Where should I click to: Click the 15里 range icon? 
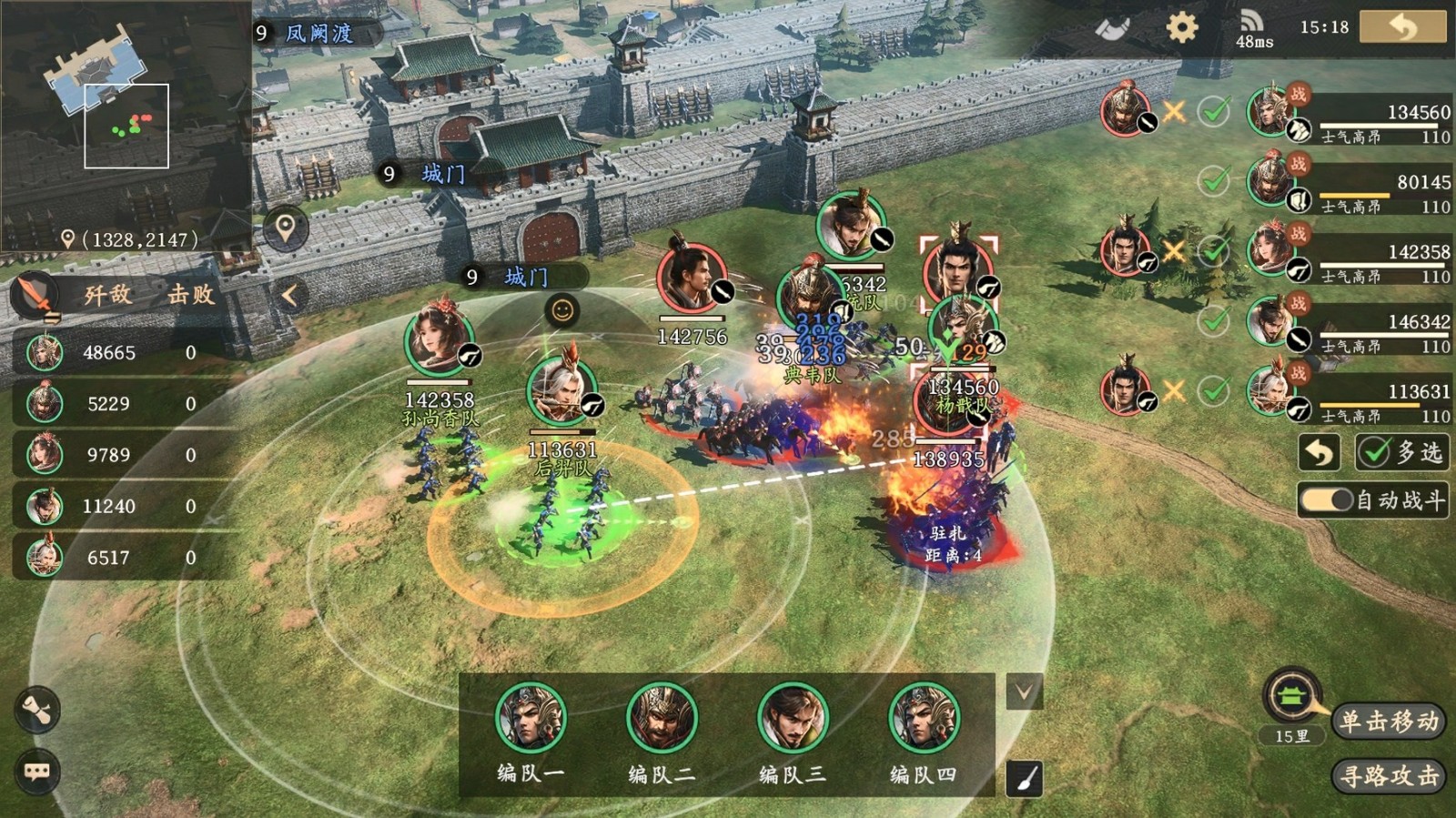(x=1291, y=699)
